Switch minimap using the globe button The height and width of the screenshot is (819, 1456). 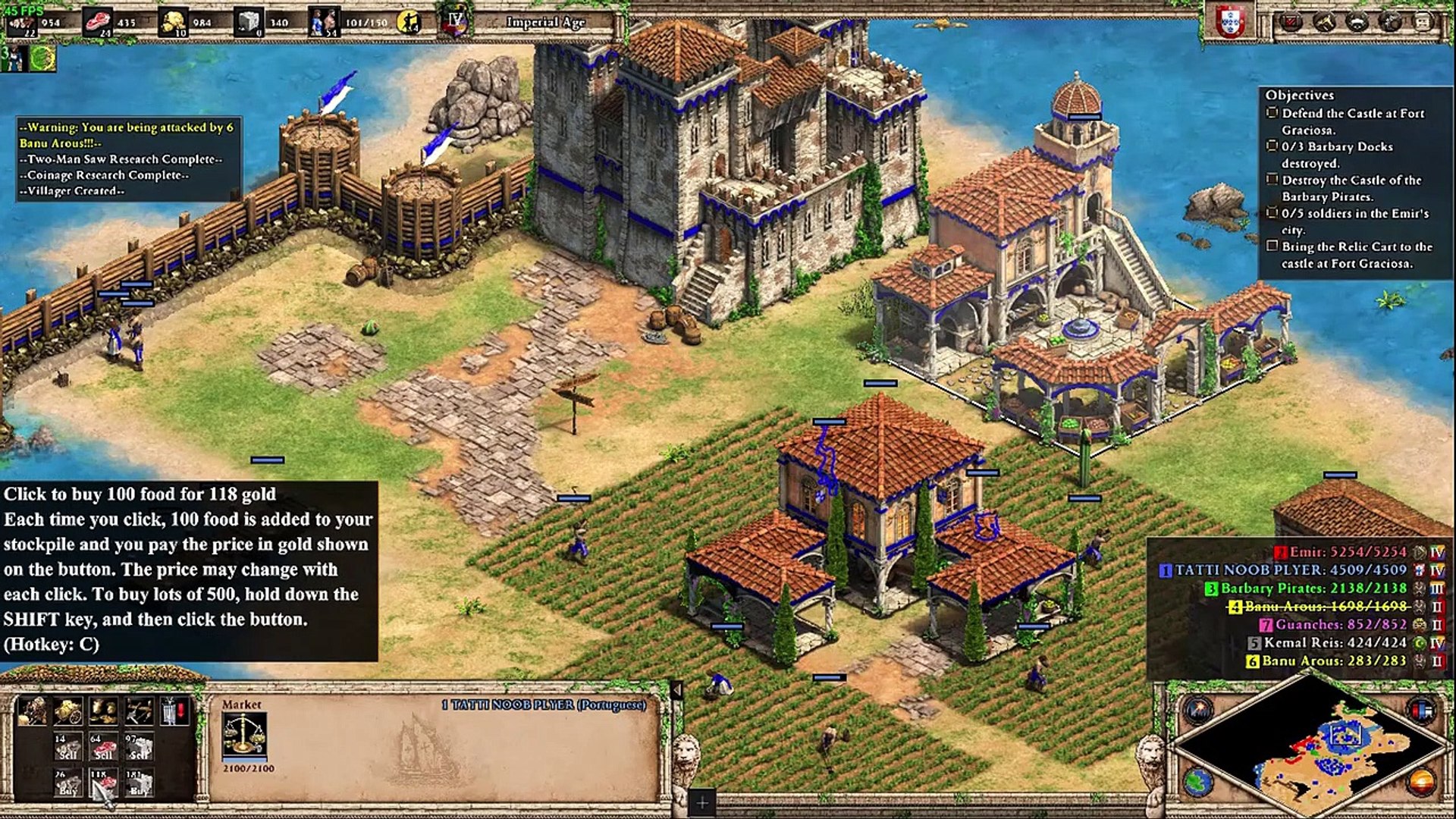click(x=1199, y=780)
